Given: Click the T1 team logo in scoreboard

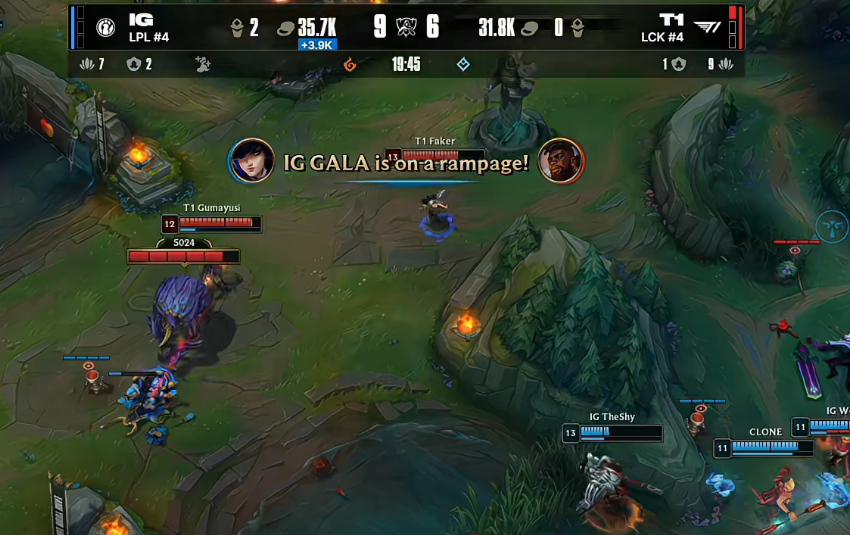Looking at the screenshot, I should tap(706, 27).
